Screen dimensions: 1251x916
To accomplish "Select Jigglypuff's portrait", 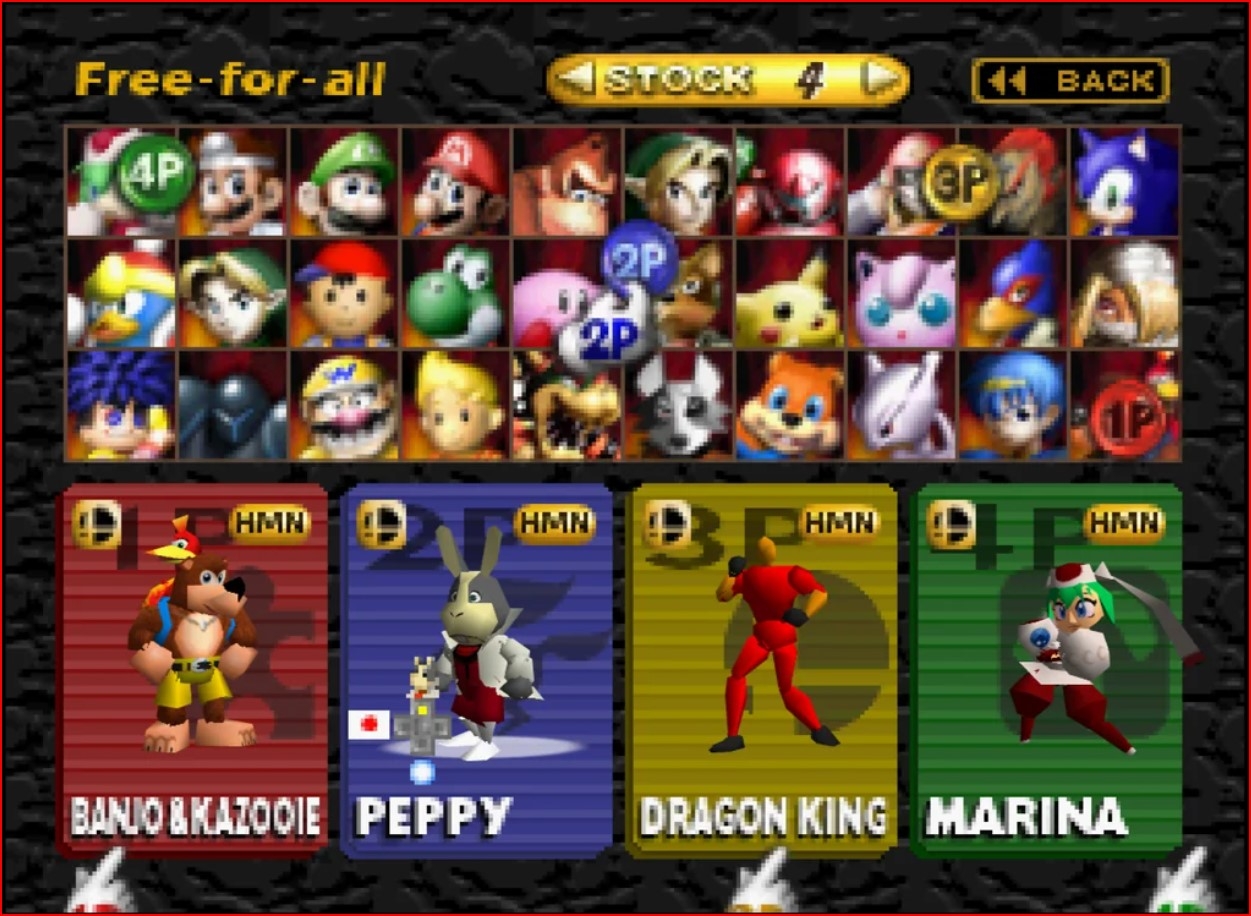I will 902,294.
